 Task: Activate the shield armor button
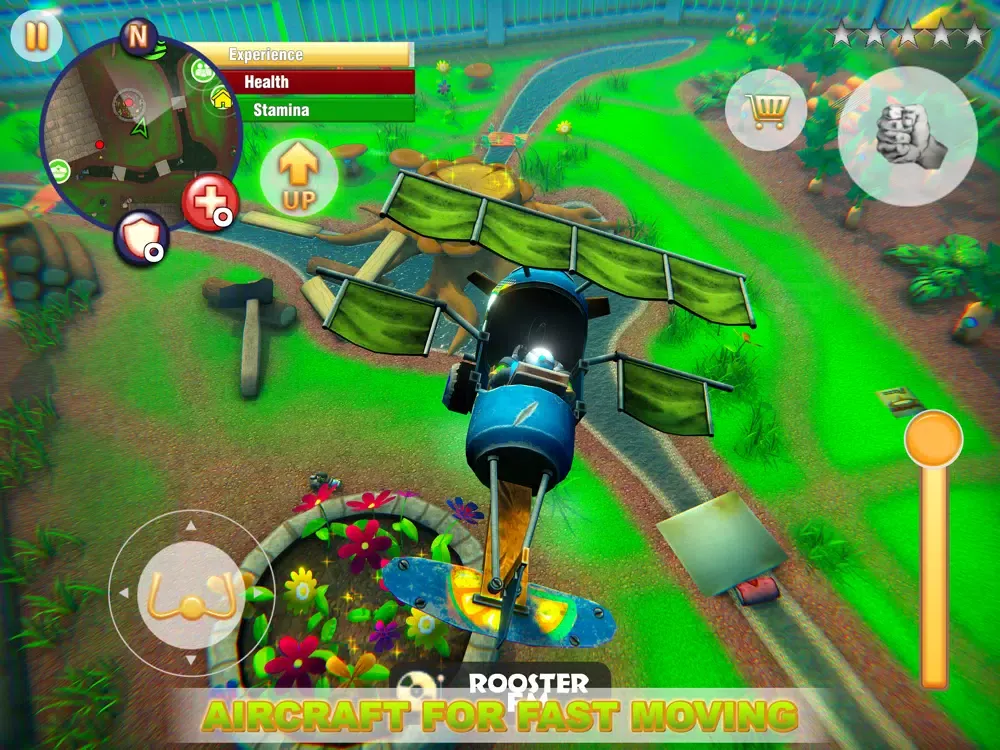pyautogui.click(x=139, y=239)
